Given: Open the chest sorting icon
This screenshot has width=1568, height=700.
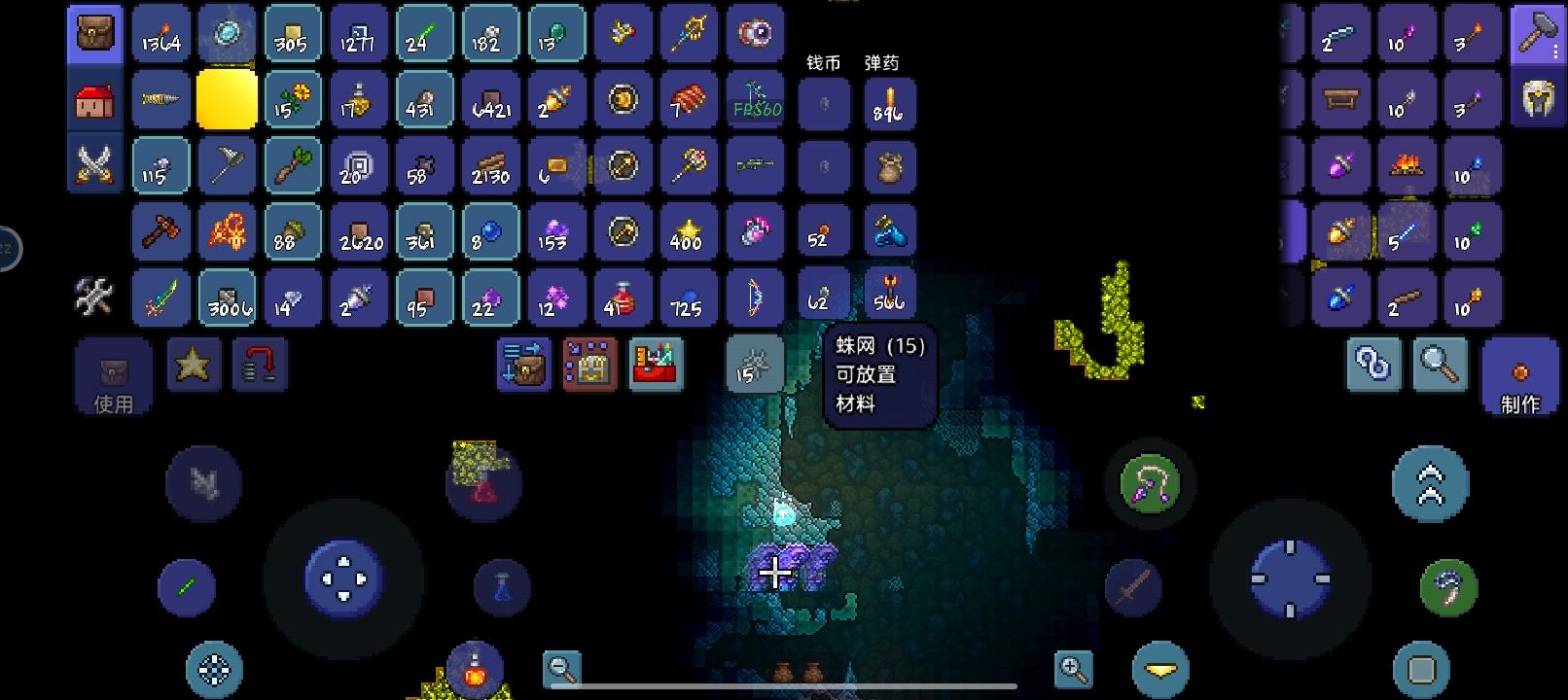Looking at the screenshot, I should [588, 365].
